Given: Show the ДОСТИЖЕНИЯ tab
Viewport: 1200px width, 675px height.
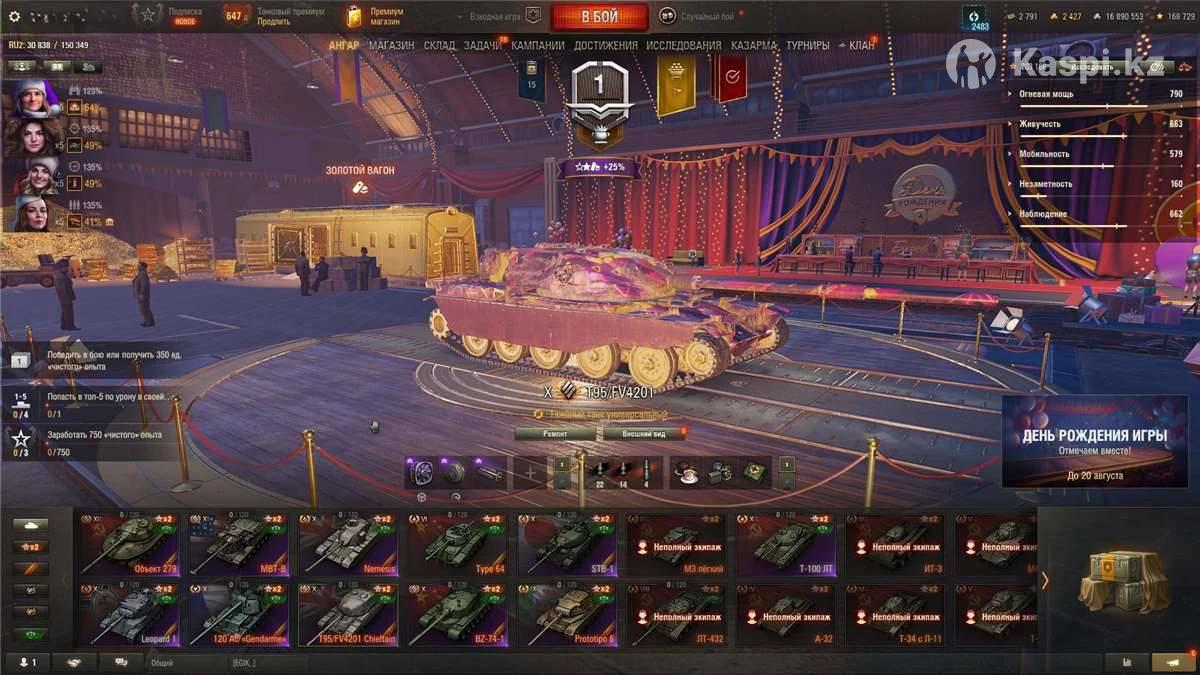Looking at the screenshot, I should click(x=606, y=46).
